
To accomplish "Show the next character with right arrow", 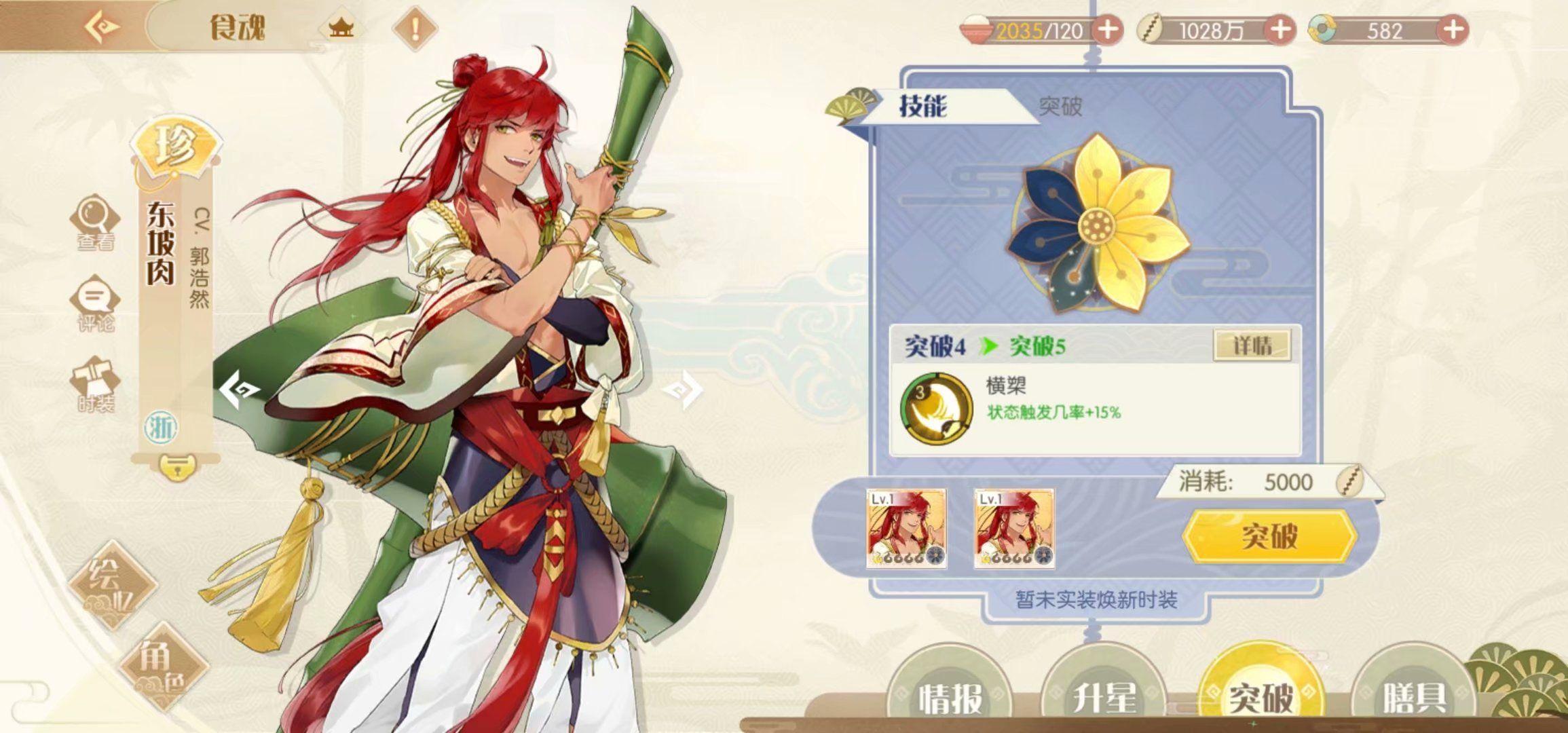I will [x=683, y=390].
